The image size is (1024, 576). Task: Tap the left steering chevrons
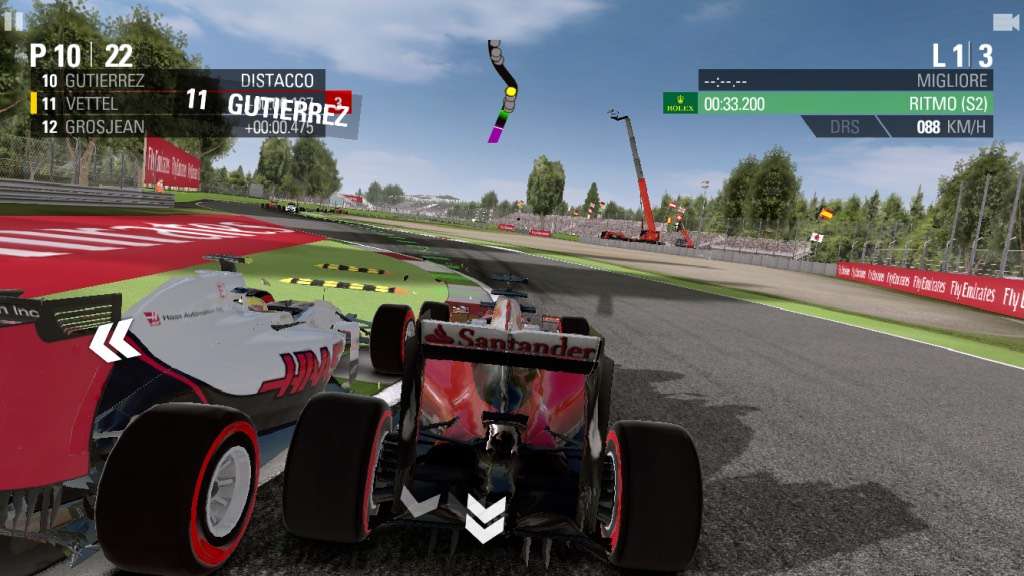[x=113, y=340]
